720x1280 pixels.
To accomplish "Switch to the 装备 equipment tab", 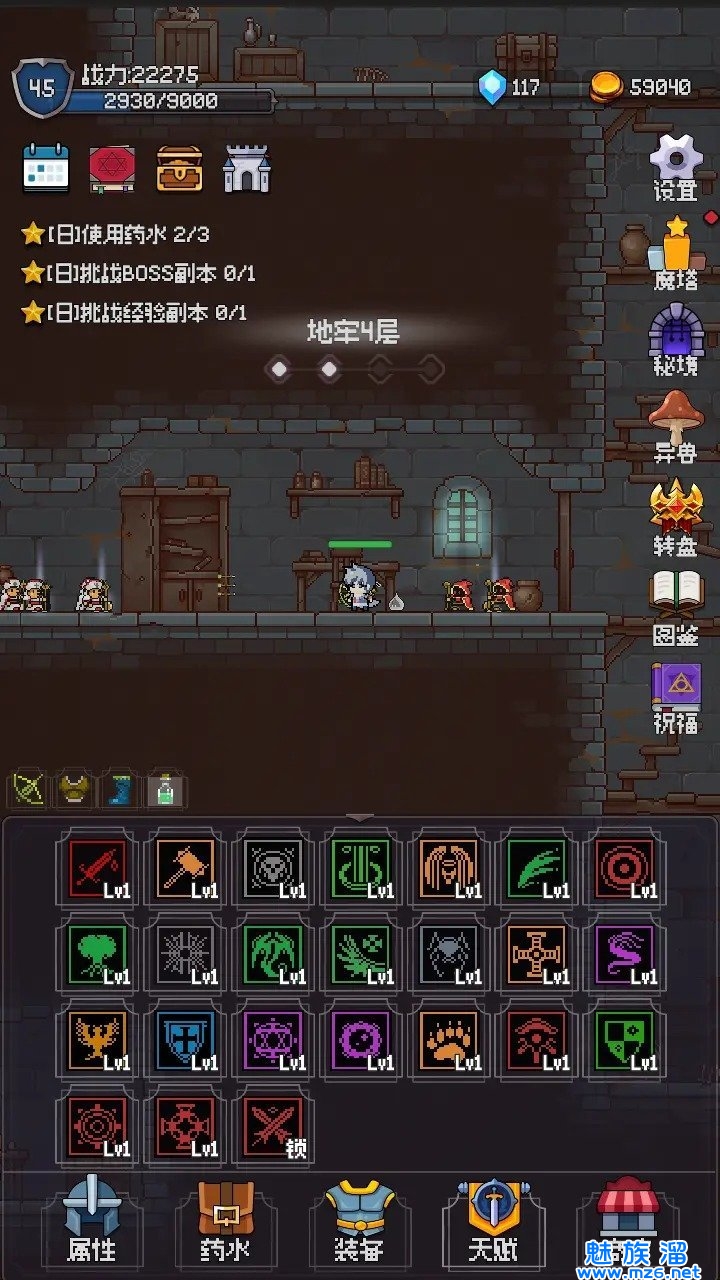I will pos(359,1220).
